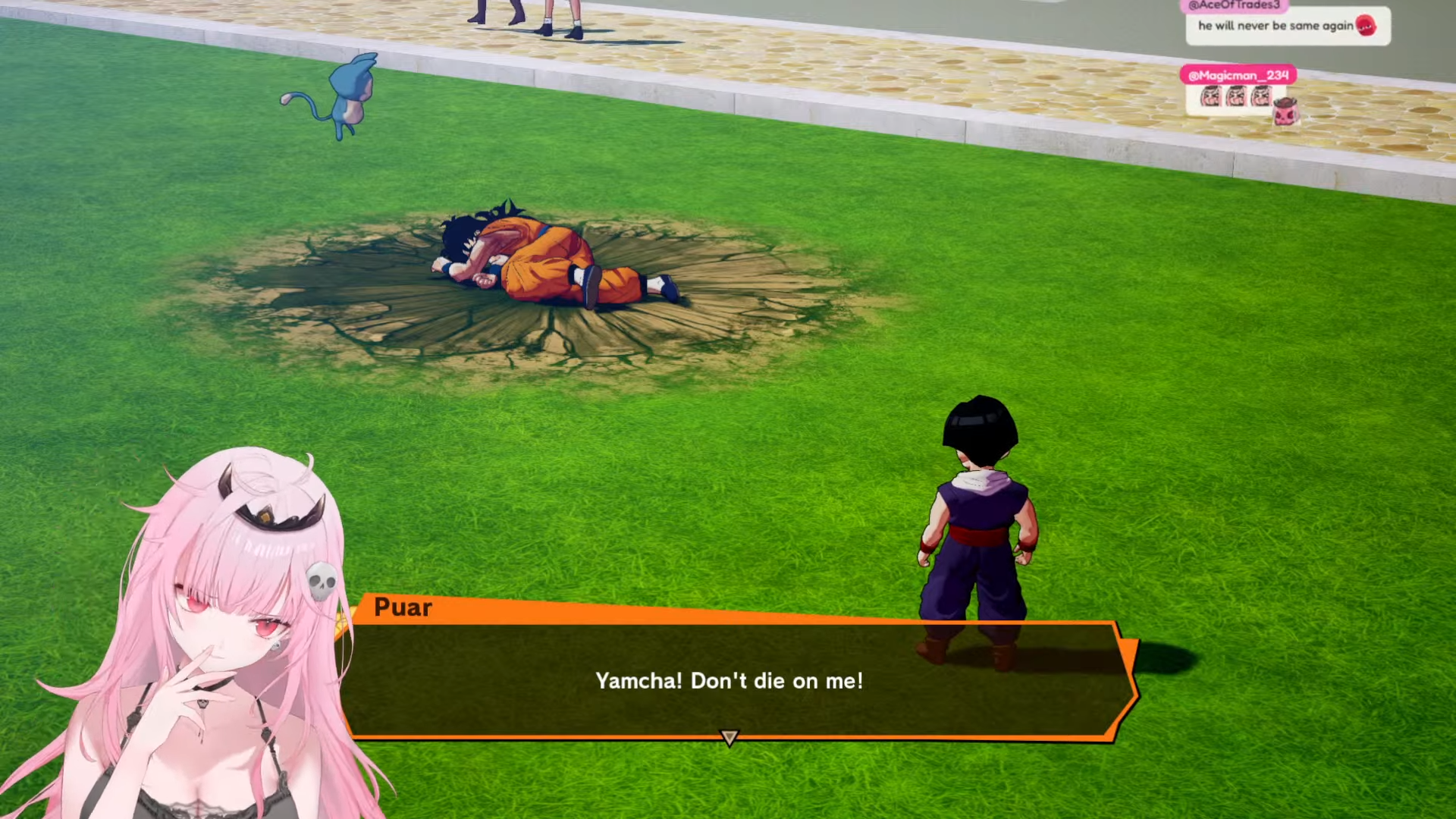Advance Puar's "Don't die on me" dialogue box
Screen dimensions: 1456x819
coord(729,680)
